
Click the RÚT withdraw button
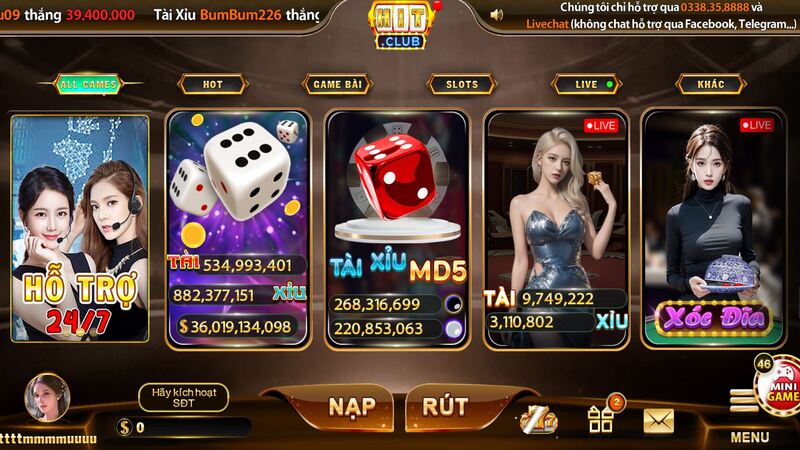445,406
